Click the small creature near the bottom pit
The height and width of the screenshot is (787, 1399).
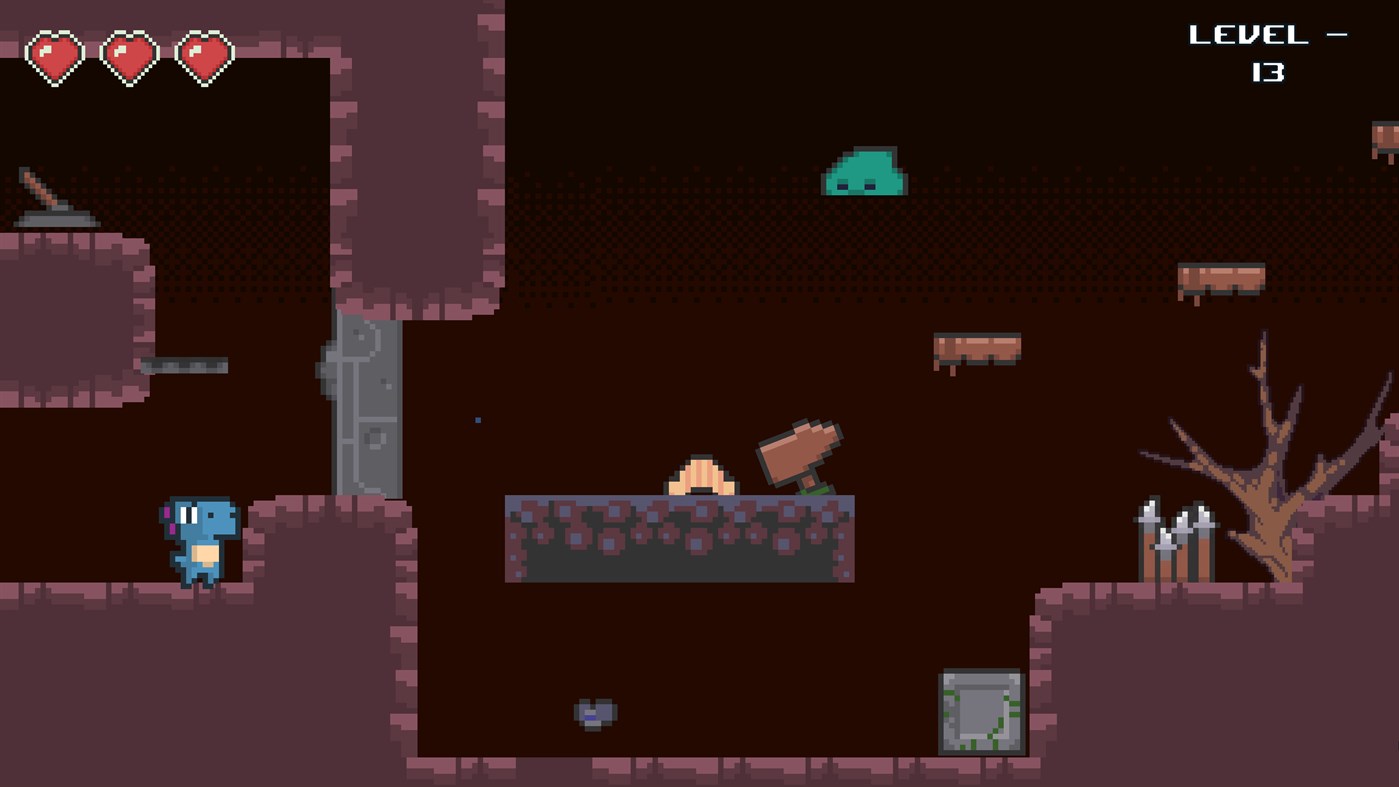tap(595, 710)
